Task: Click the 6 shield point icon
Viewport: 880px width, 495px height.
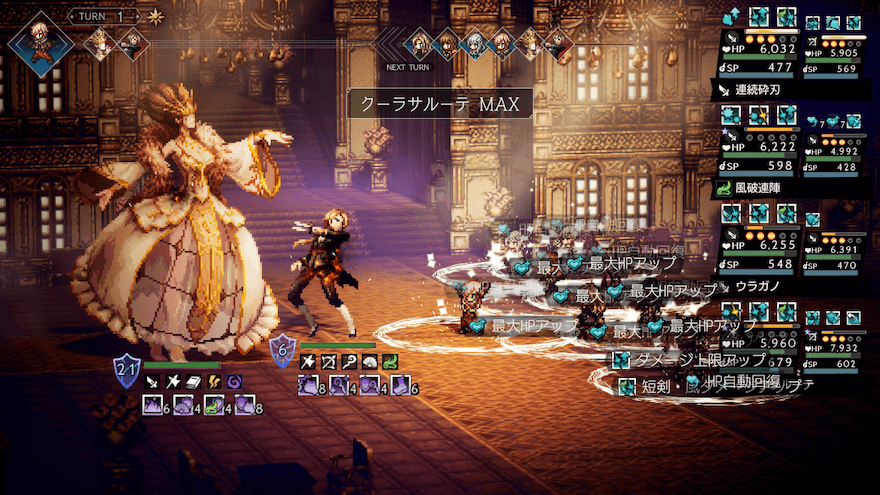Action: click(x=283, y=349)
